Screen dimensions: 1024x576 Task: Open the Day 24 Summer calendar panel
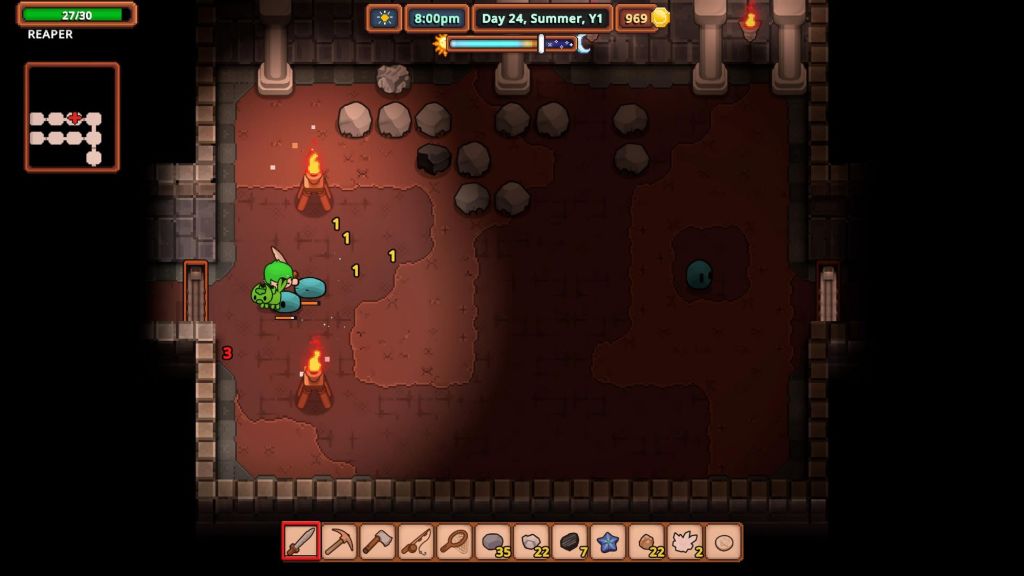pyautogui.click(x=541, y=18)
